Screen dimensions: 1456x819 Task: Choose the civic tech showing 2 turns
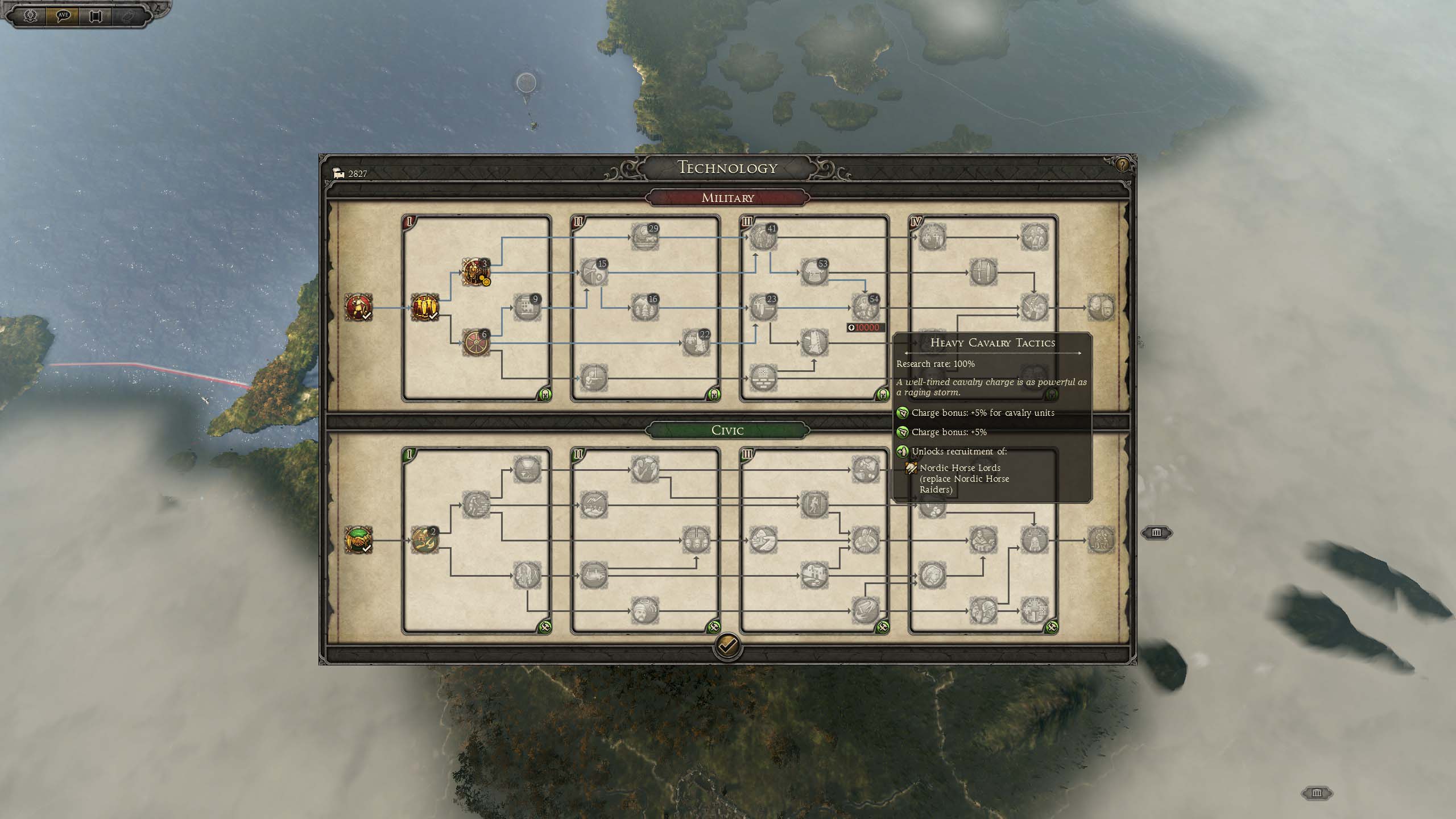(424, 540)
